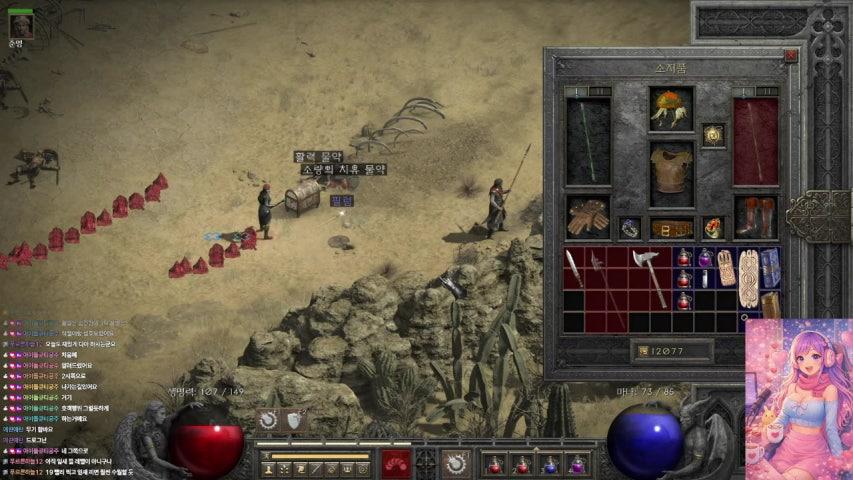Choose the equipped belt slot
Image resolution: width=853 pixels, height=480 pixels.
(671, 228)
